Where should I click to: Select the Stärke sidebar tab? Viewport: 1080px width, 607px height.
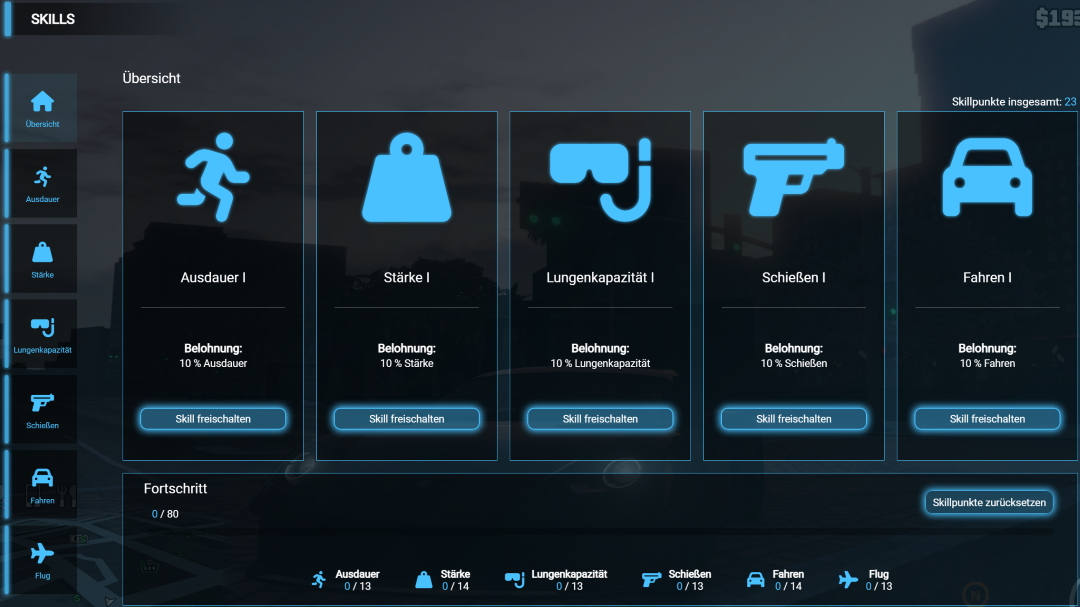[x=42, y=259]
